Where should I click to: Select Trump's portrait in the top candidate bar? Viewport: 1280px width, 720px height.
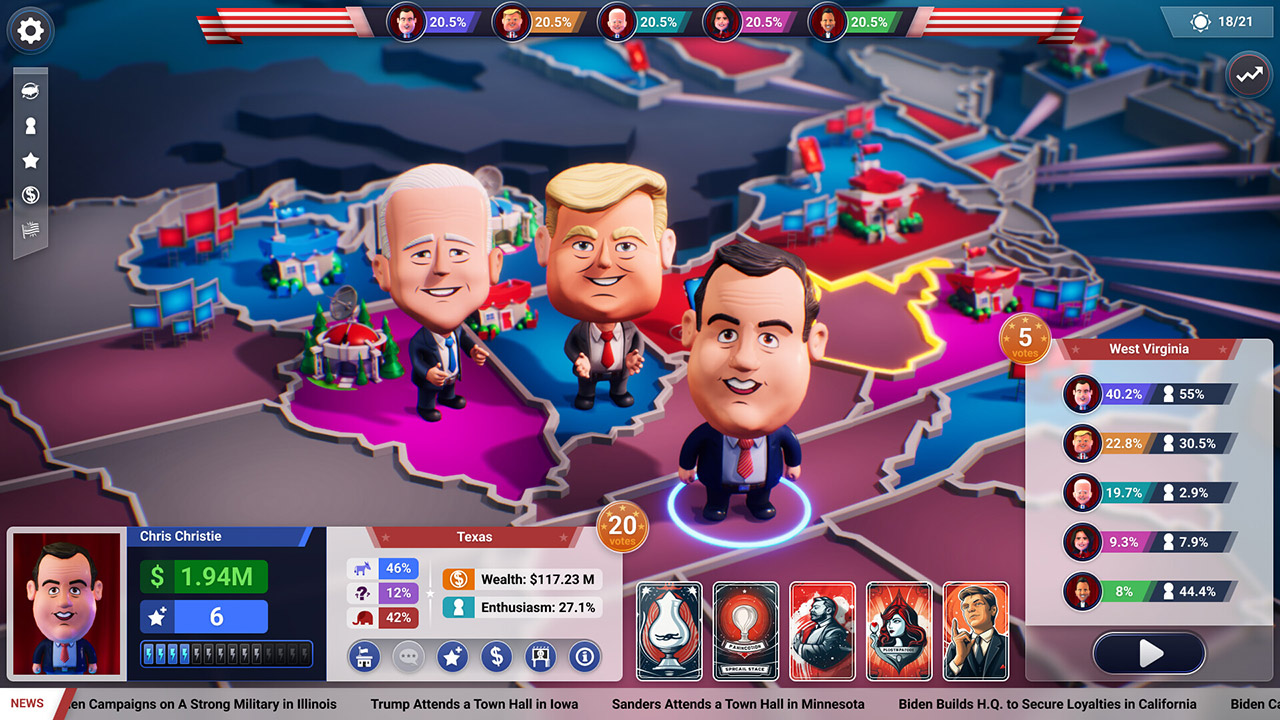(512, 21)
